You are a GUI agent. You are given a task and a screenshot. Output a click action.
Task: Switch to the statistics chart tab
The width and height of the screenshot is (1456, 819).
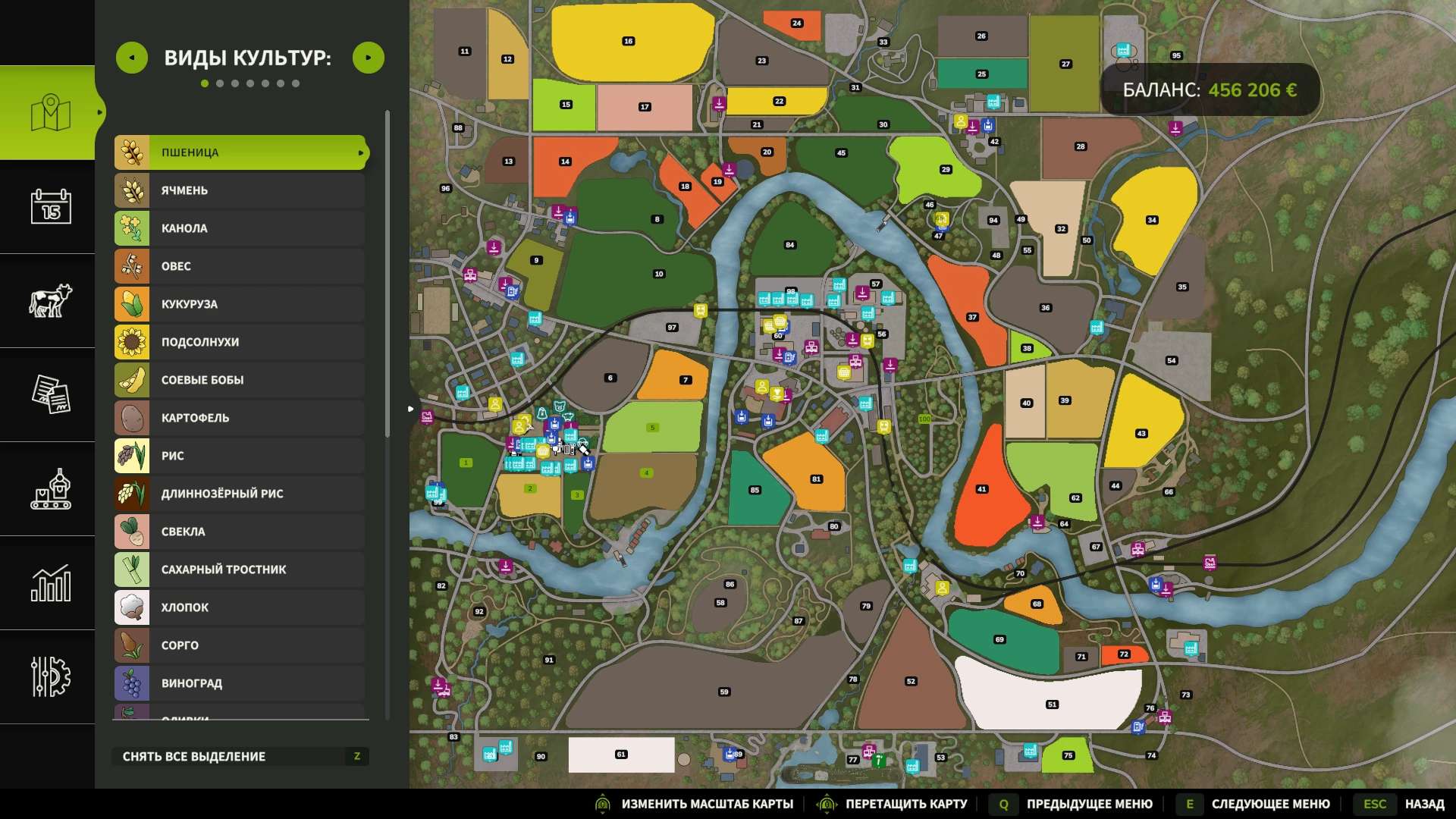tap(50, 582)
